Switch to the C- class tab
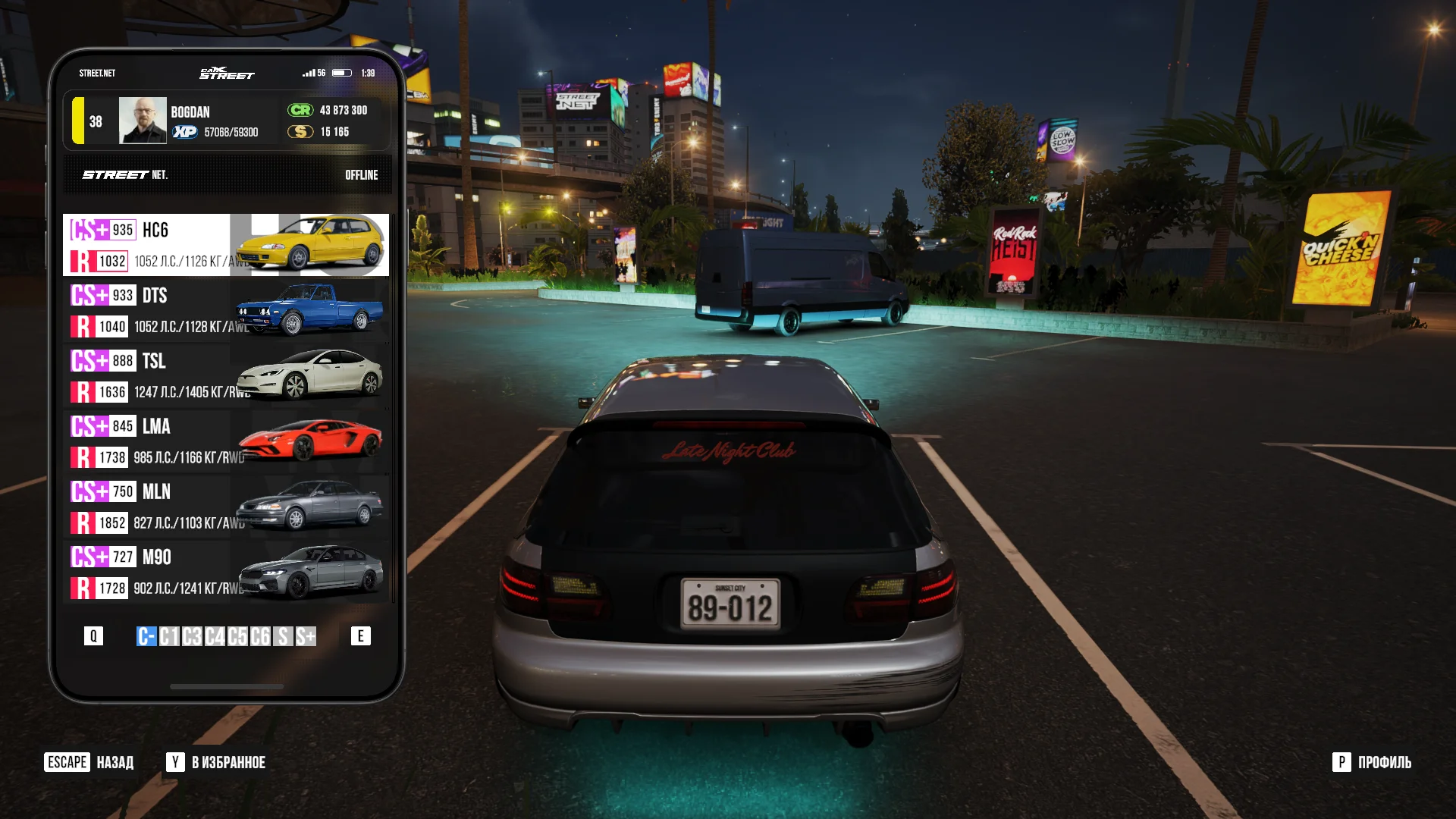 click(146, 636)
